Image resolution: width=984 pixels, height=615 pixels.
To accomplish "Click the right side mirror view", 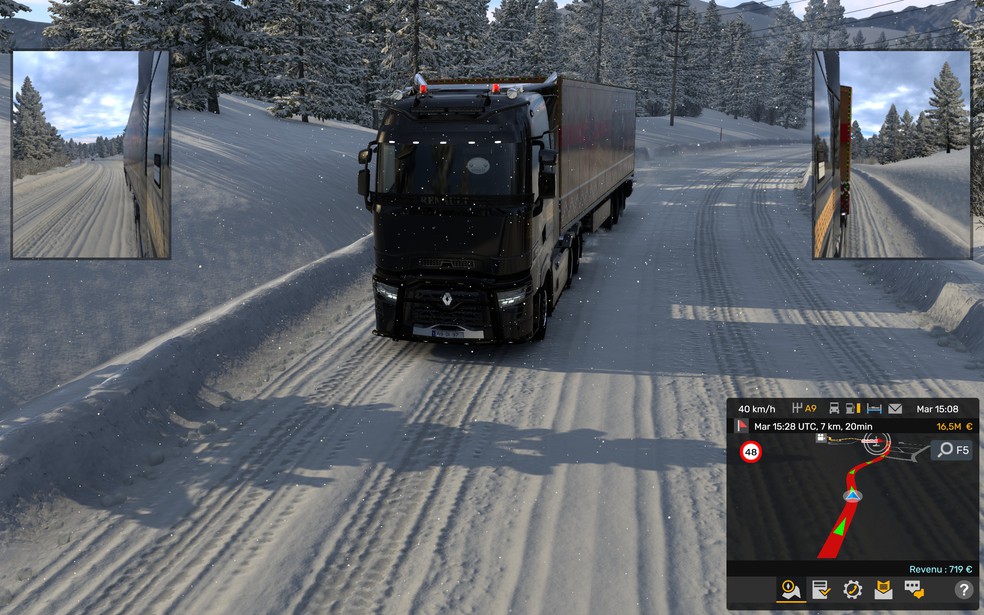I will 892,154.
